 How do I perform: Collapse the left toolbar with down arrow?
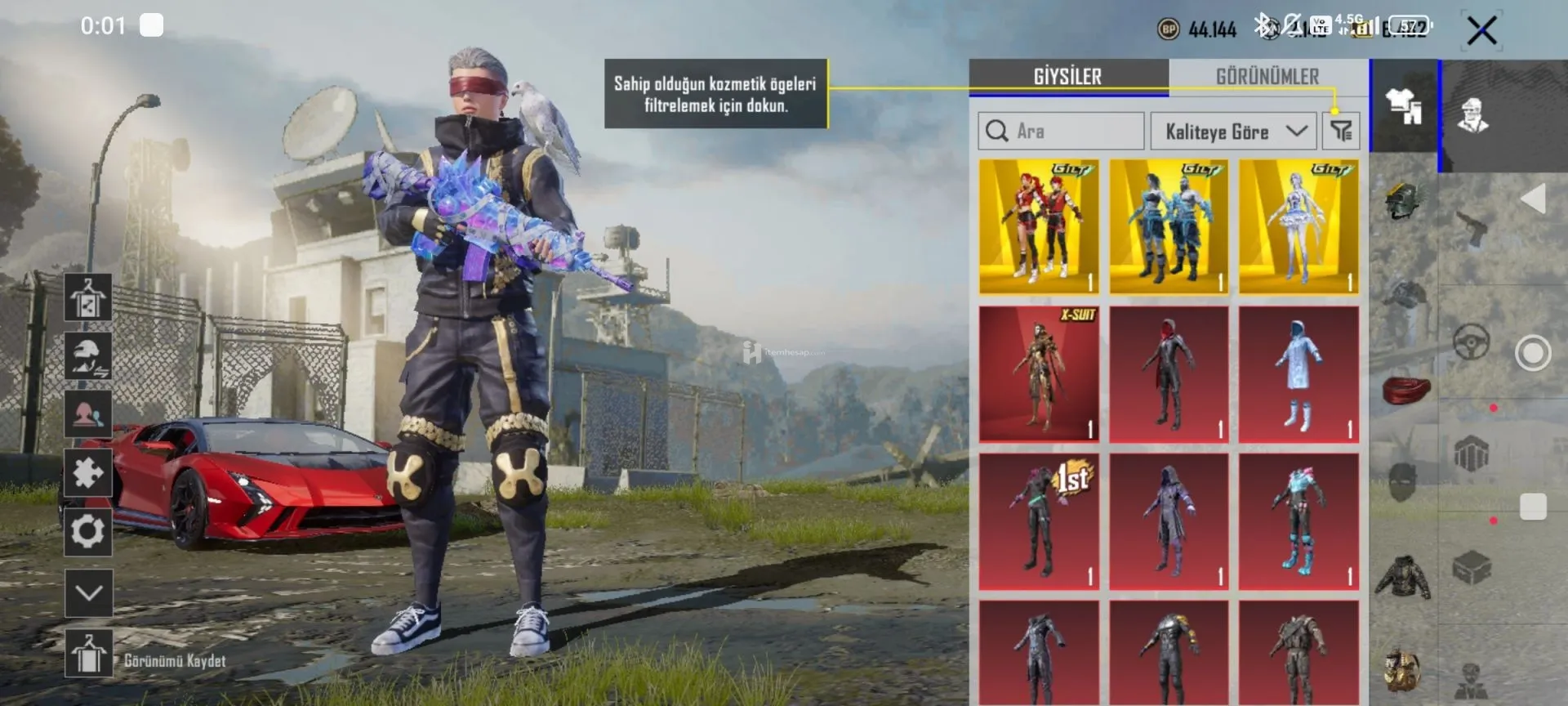[88, 592]
